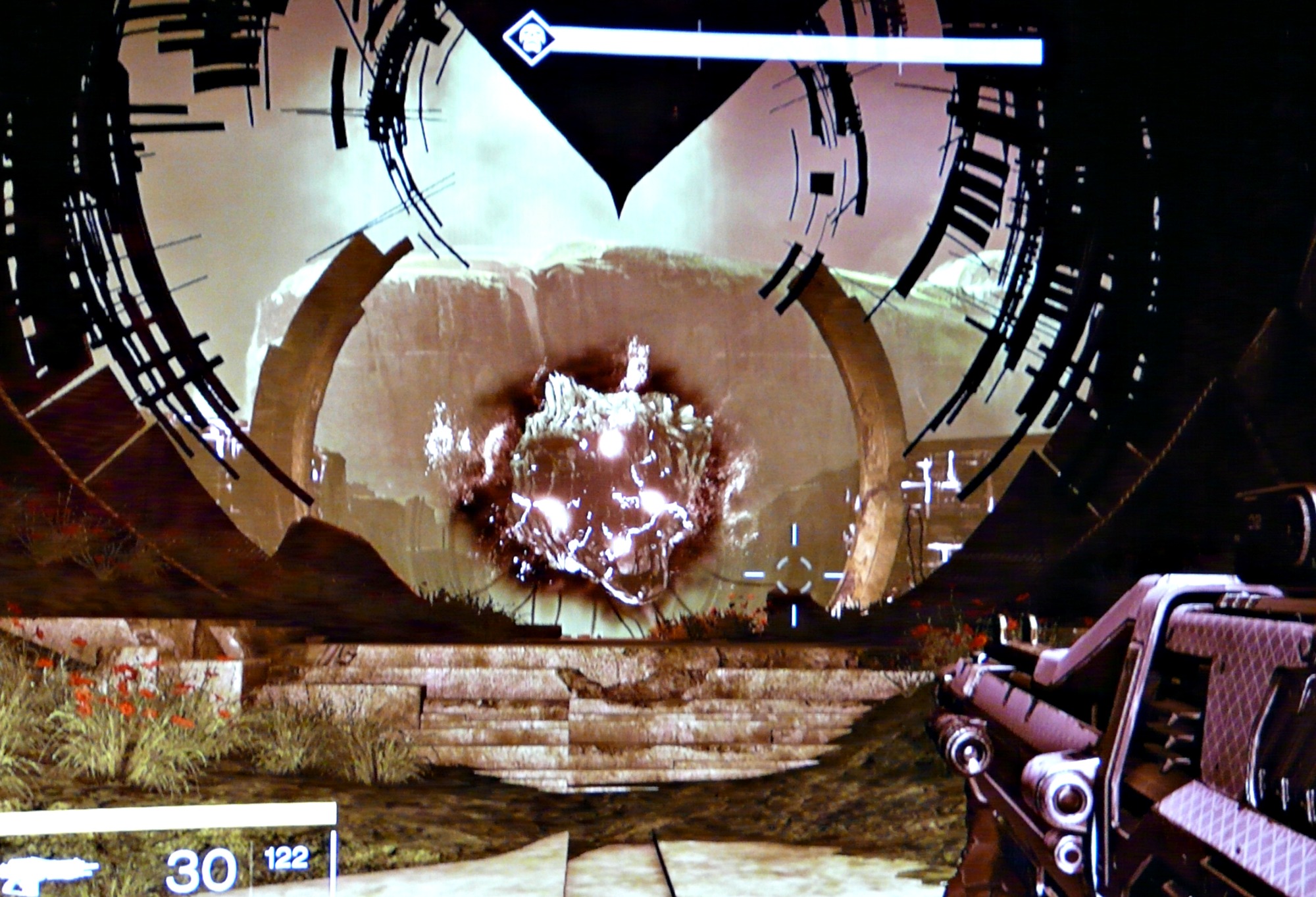Click the boss skull diamond icon
The image size is (1316, 897).
tap(528, 38)
